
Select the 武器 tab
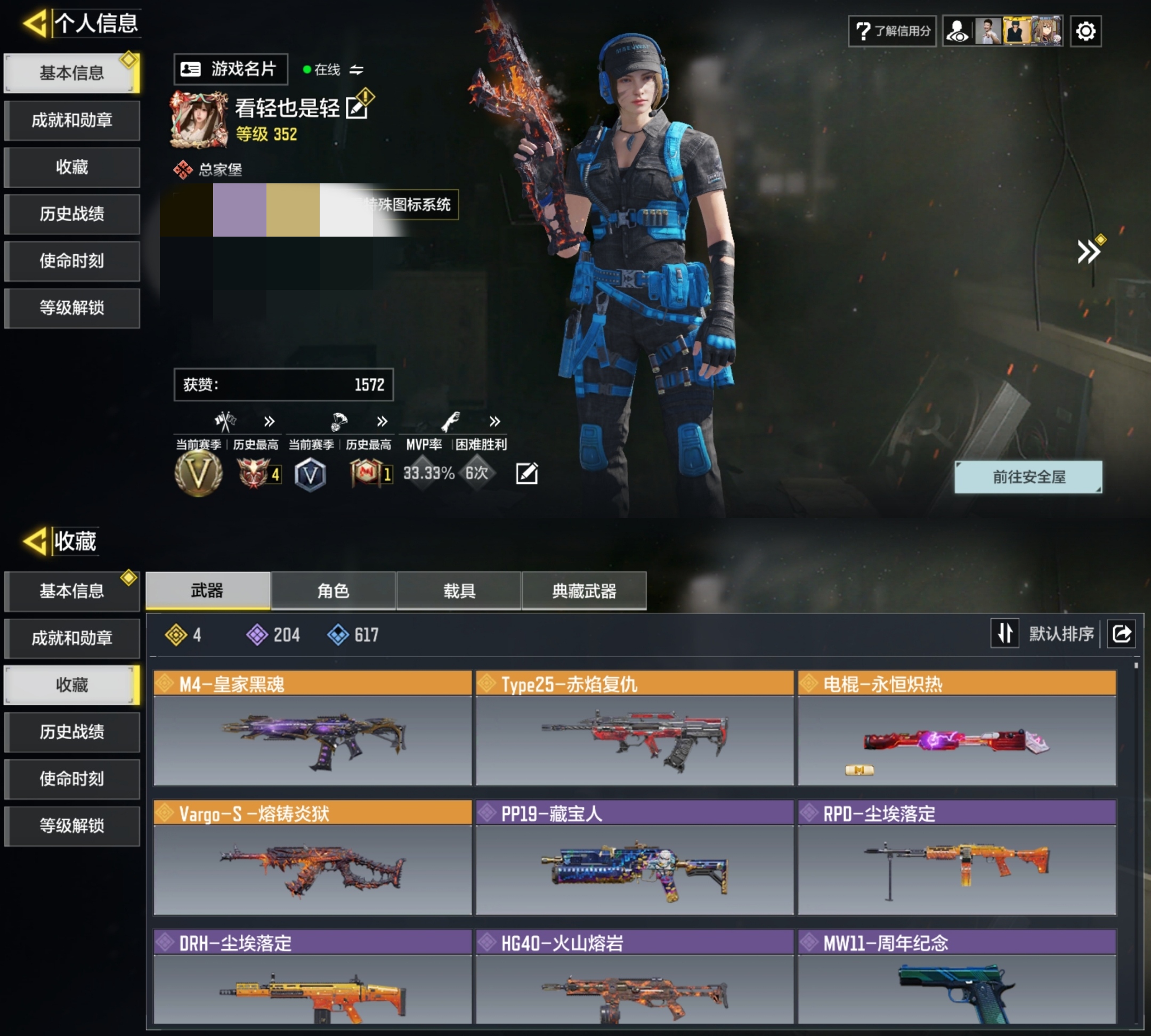[x=207, y=591]
